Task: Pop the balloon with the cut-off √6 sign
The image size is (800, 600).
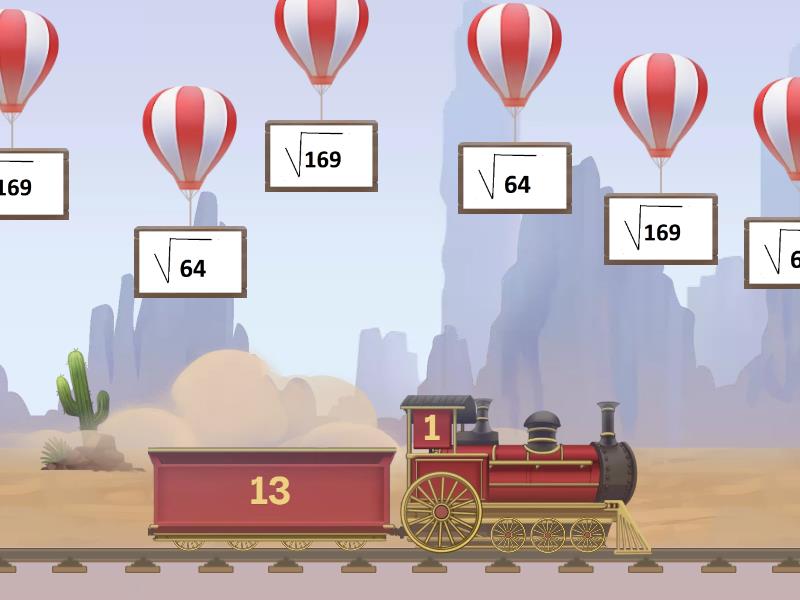Action: coord(778,115)
